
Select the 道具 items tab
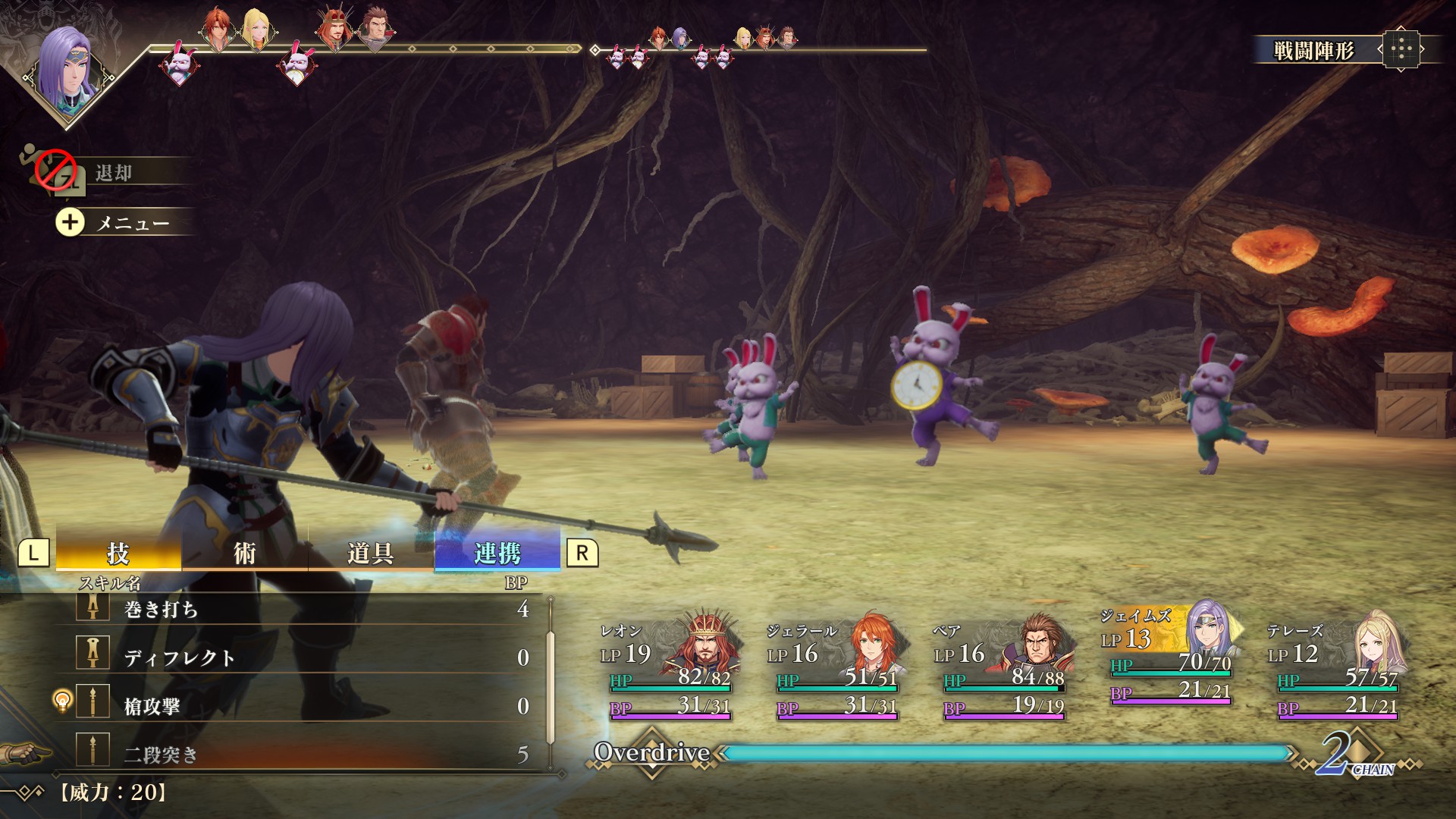click(x=370, y=553)
